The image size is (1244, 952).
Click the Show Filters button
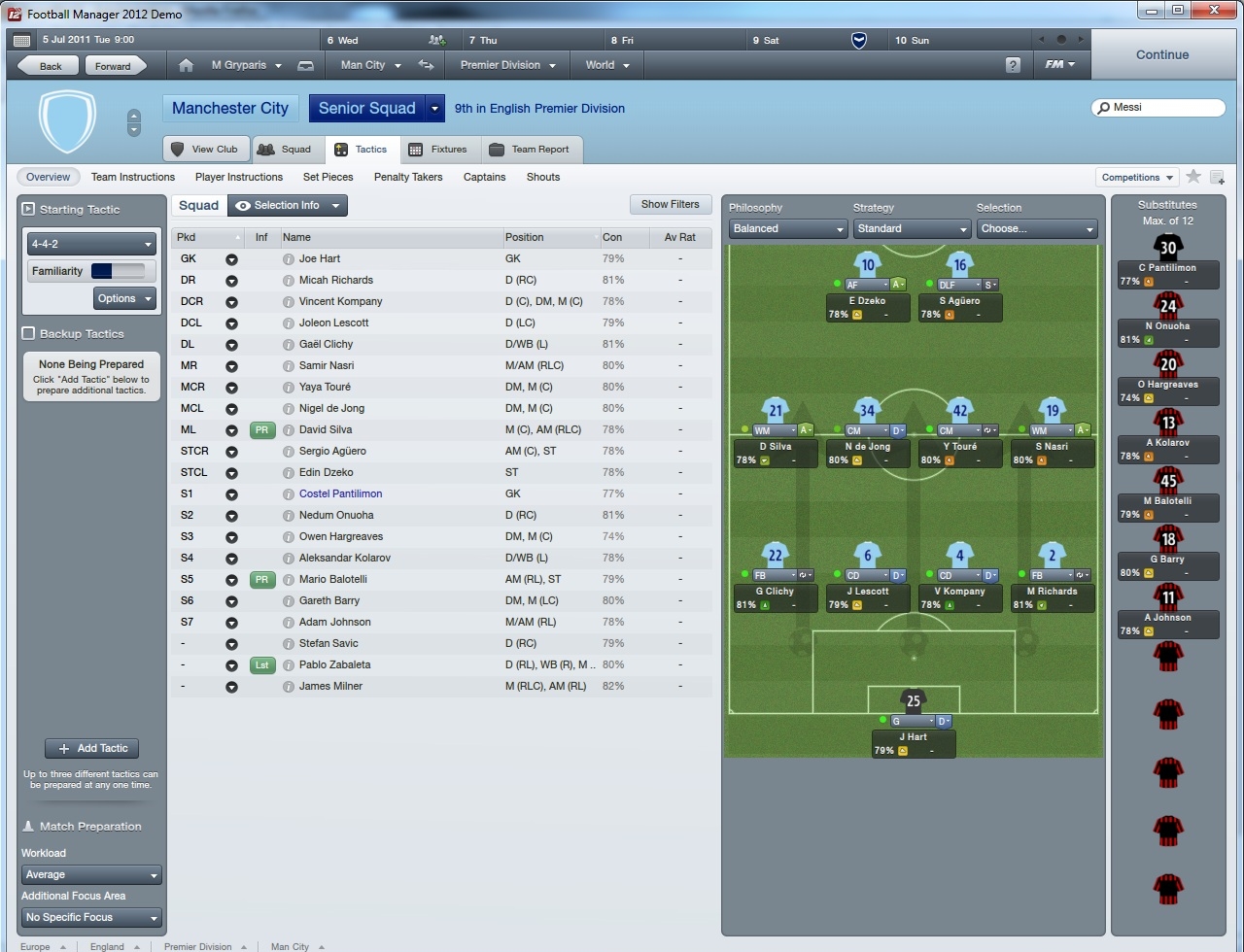point(671,204)
